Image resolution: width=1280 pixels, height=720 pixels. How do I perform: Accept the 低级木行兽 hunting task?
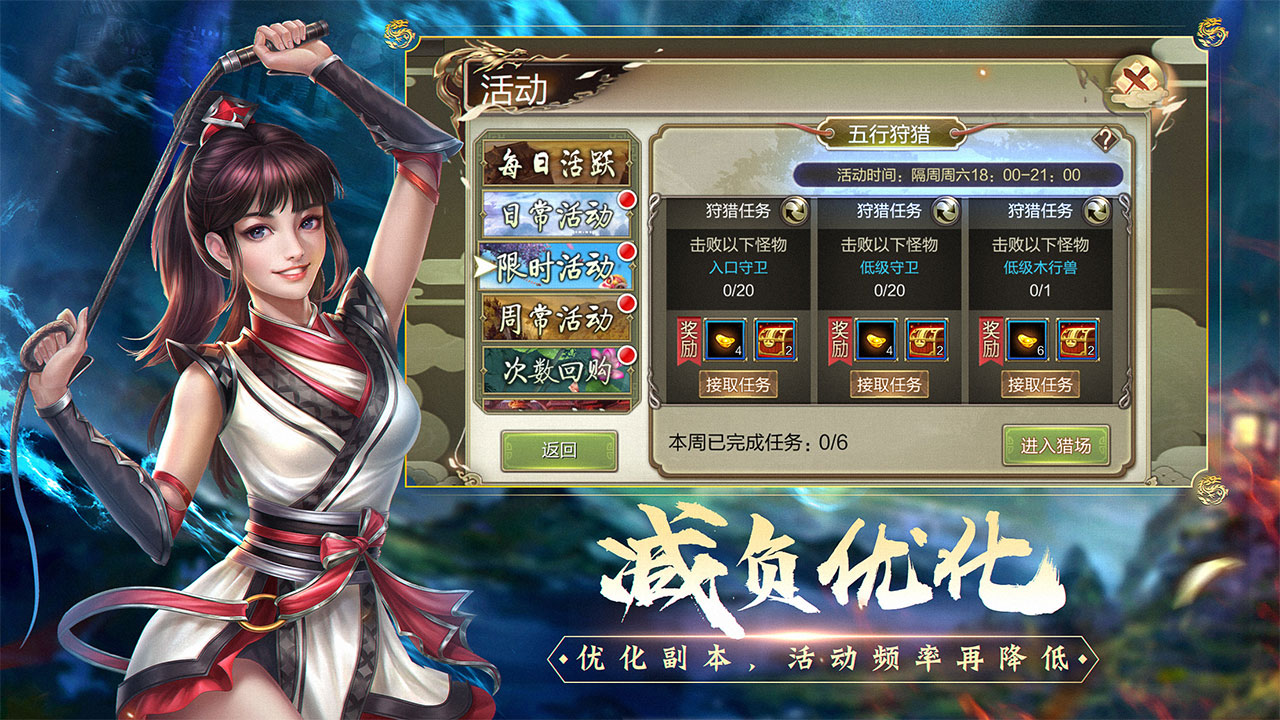pyautogui.click(x=1040, y=384)
